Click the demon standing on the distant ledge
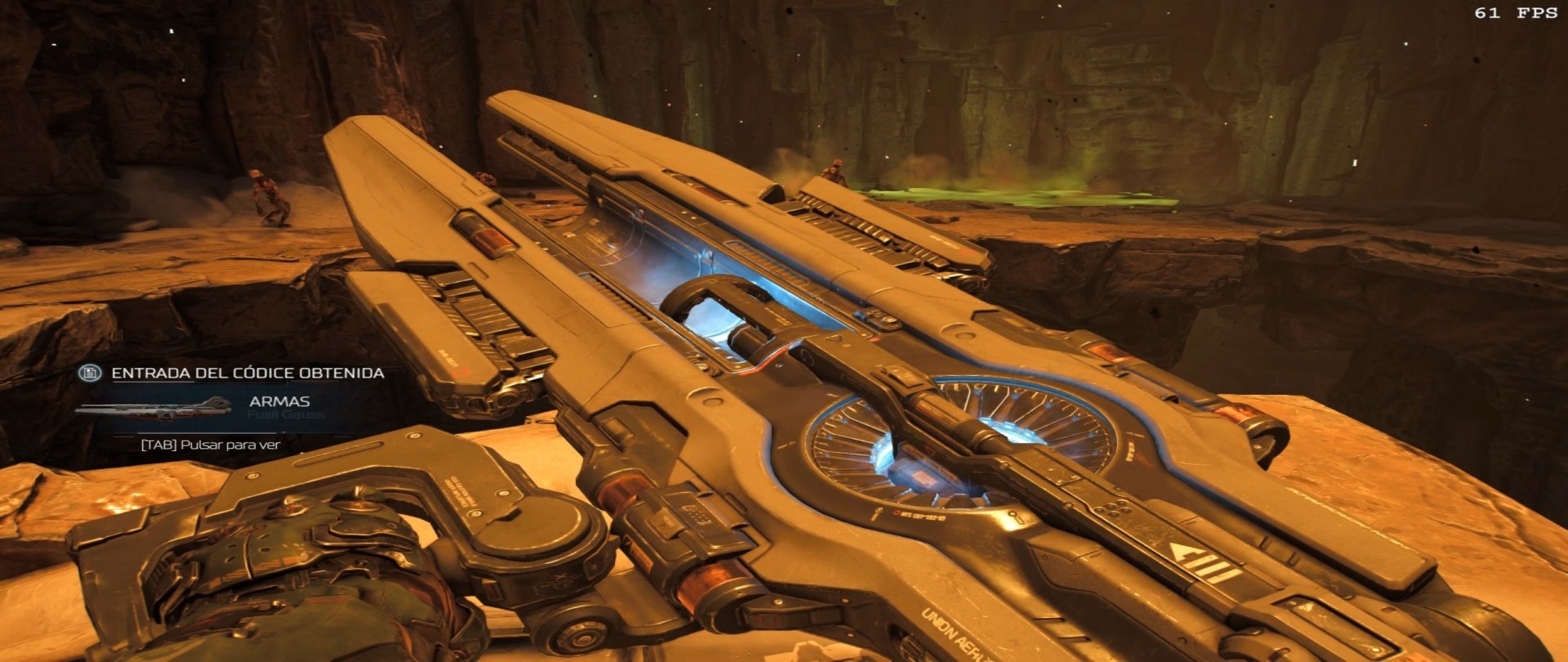 tap(835, 172)
